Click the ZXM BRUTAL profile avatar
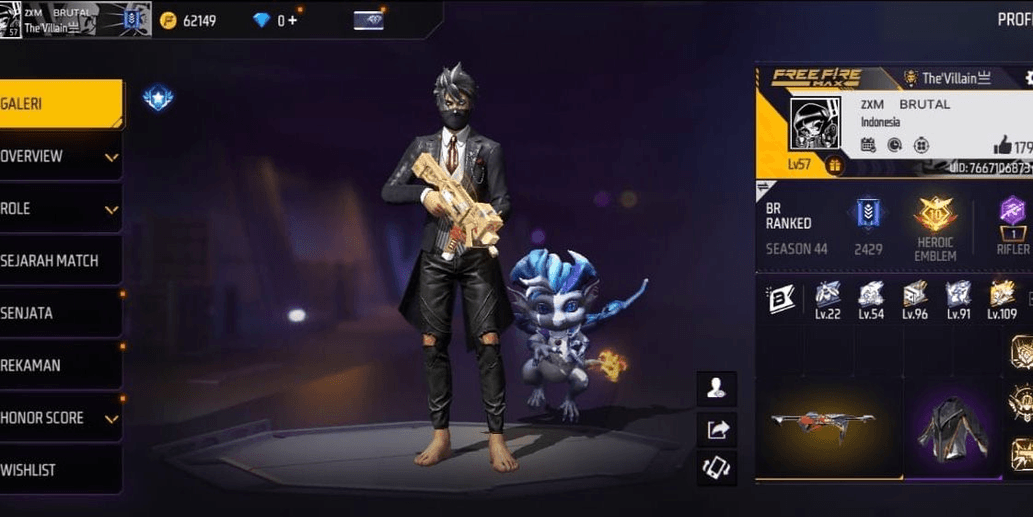This screenshot has width=1033, height=517. coord(817,125)
